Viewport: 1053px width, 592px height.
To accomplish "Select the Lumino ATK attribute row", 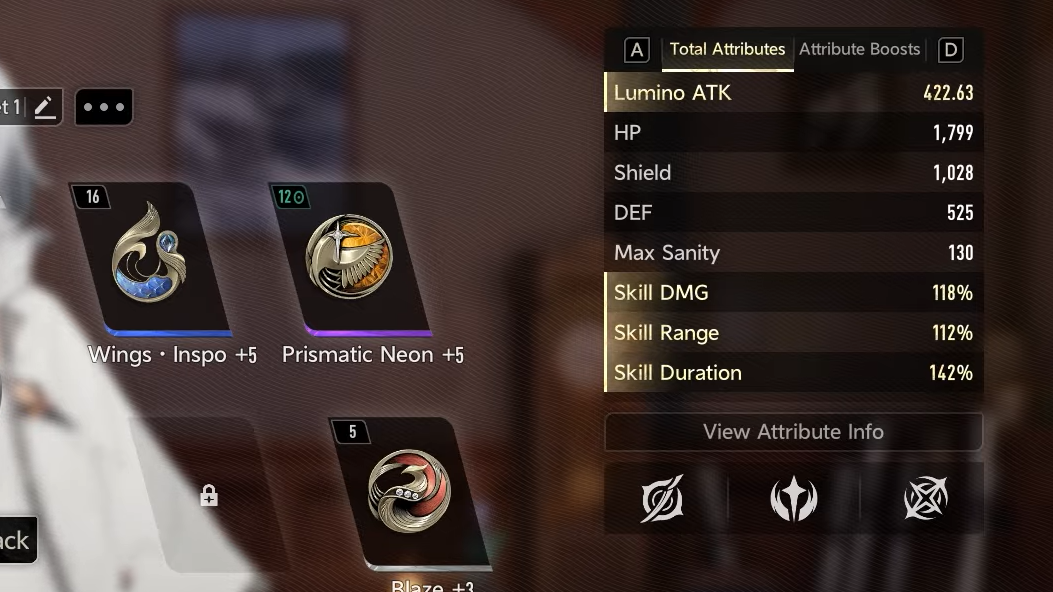I will click(793, 93).
